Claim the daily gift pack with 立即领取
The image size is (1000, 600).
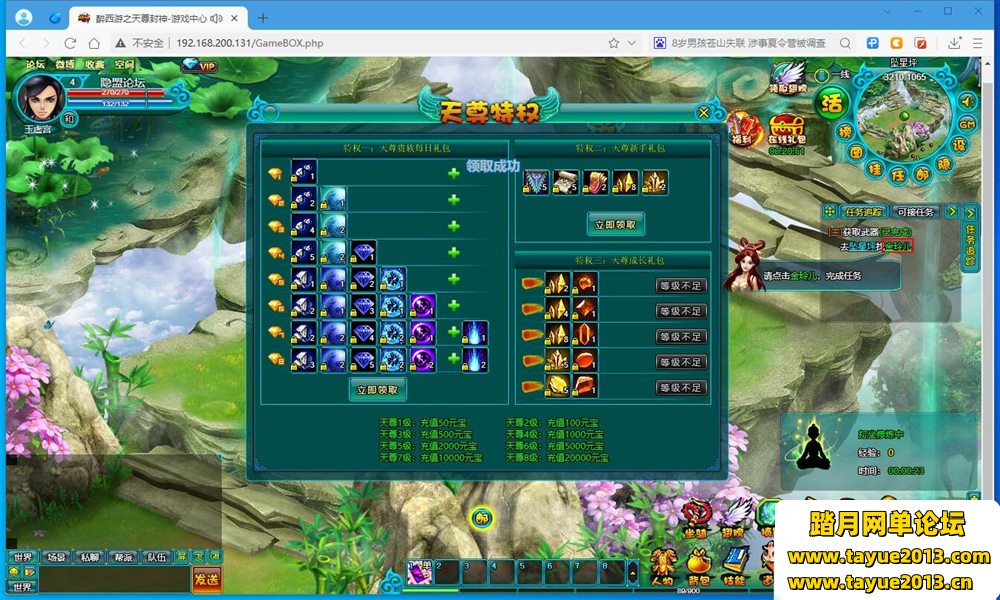[x=377, y=389]
